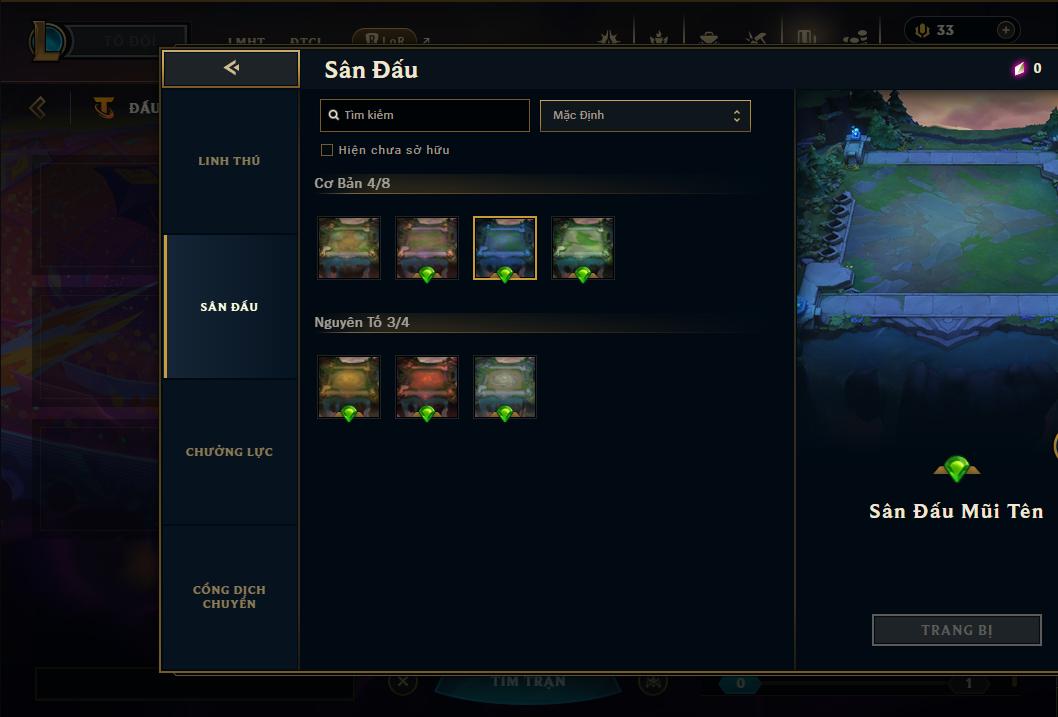Pick the grey stone Nguyên Tố arena
Viewport: 1058px width, 717px height.
[505, 387]
